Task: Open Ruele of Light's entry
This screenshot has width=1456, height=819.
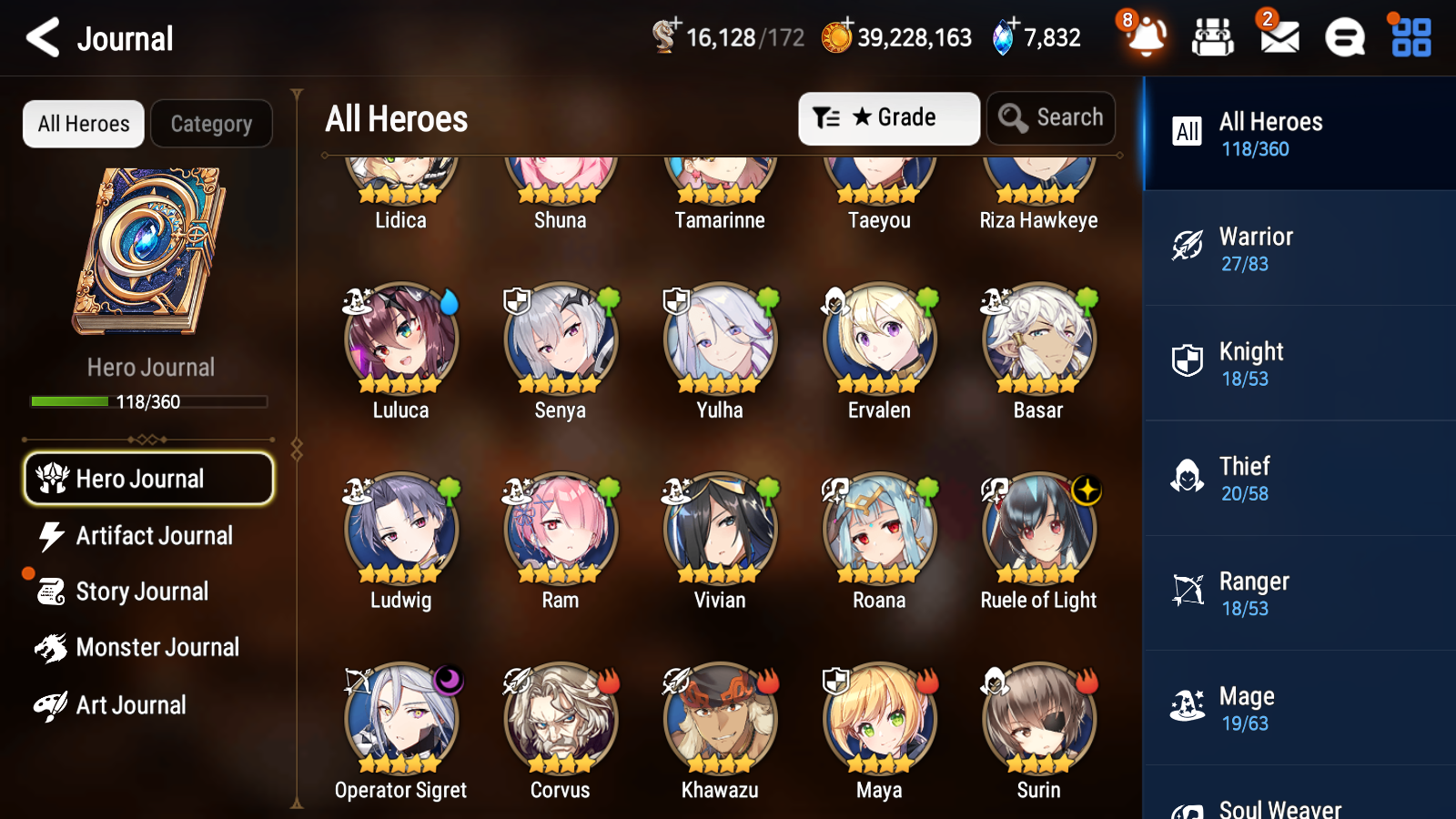Action: coord(1037,528)
